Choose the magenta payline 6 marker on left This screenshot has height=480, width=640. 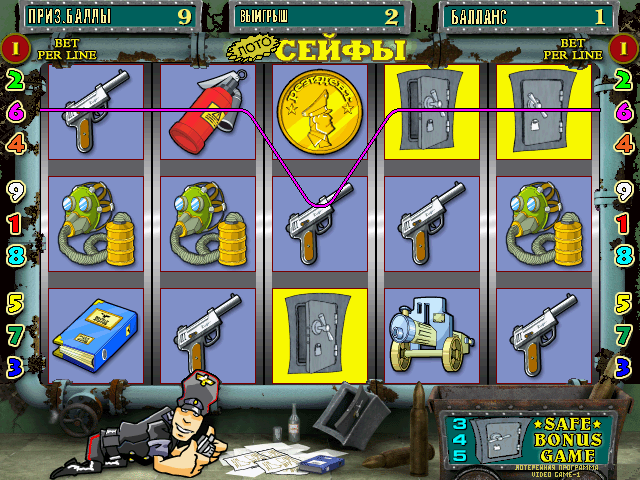[15, 112]
